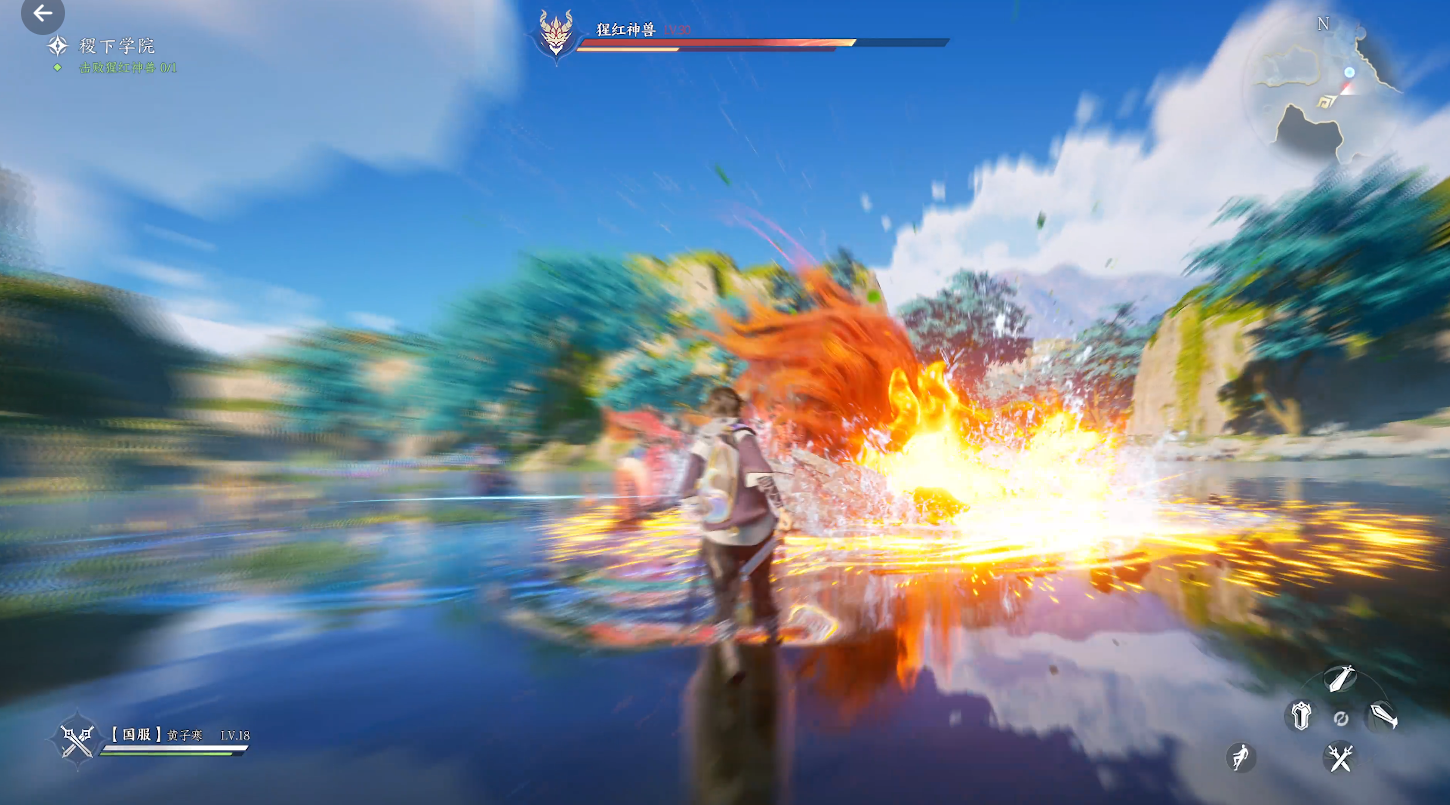Screen dimensions: 1450x805
Task: Tap the weapon swap cycle icon
Action: click(x=1341, y=718)
